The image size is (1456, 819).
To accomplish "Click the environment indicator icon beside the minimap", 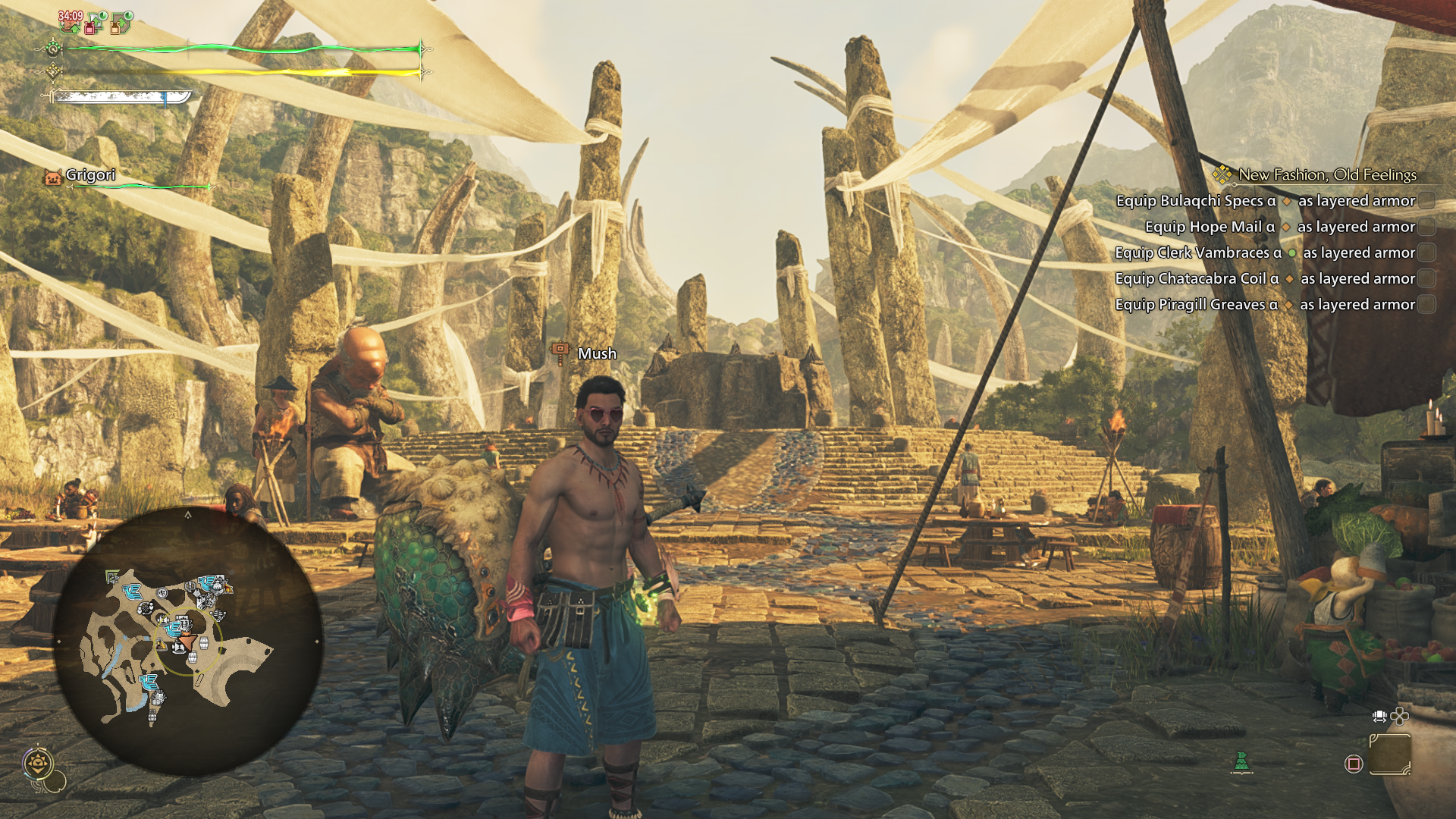I will [38, 763].
